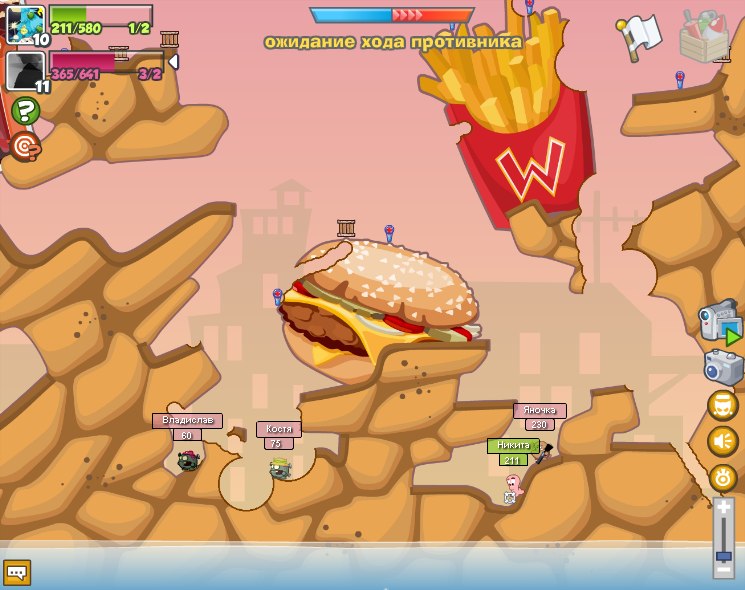Click the minus at the zoom slider bottom

click(x=723, y=571)
